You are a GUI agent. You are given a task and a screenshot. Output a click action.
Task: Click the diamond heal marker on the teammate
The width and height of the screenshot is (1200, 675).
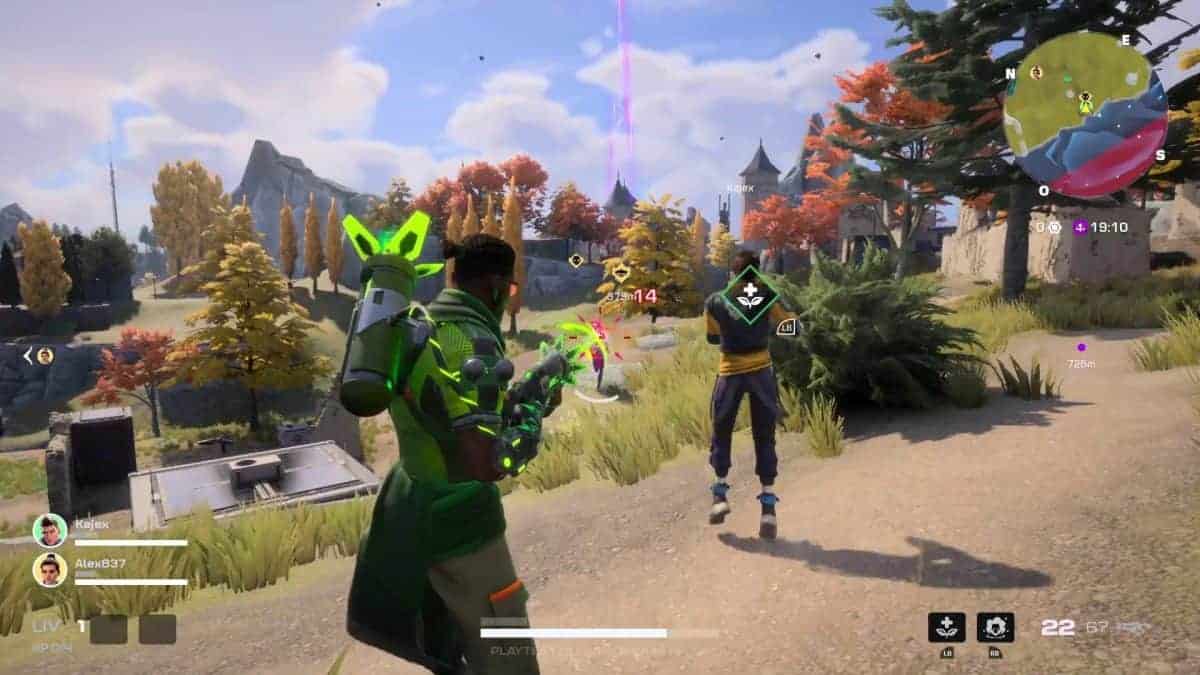click(x=749, y=294)
